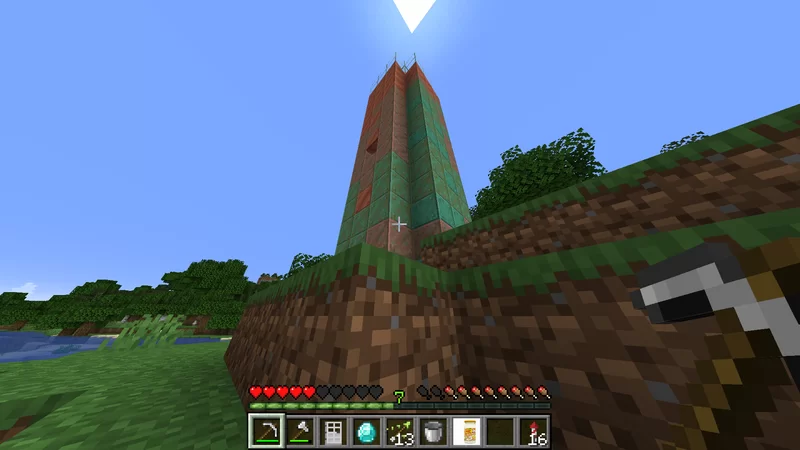Select the diamond in the hotbar
800x450 pixels.
tap(366, 432)
